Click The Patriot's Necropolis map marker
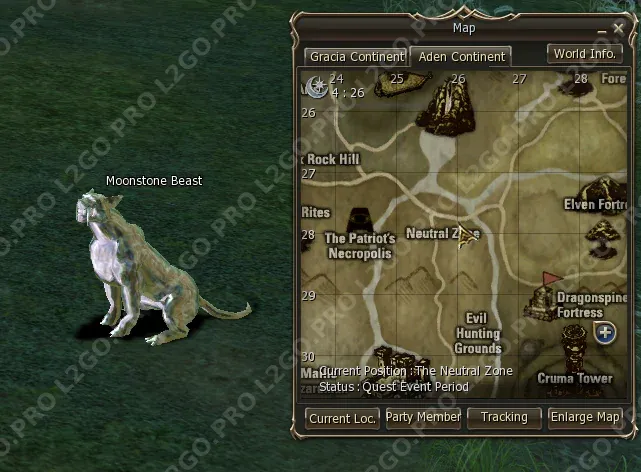 pos(361,222)
